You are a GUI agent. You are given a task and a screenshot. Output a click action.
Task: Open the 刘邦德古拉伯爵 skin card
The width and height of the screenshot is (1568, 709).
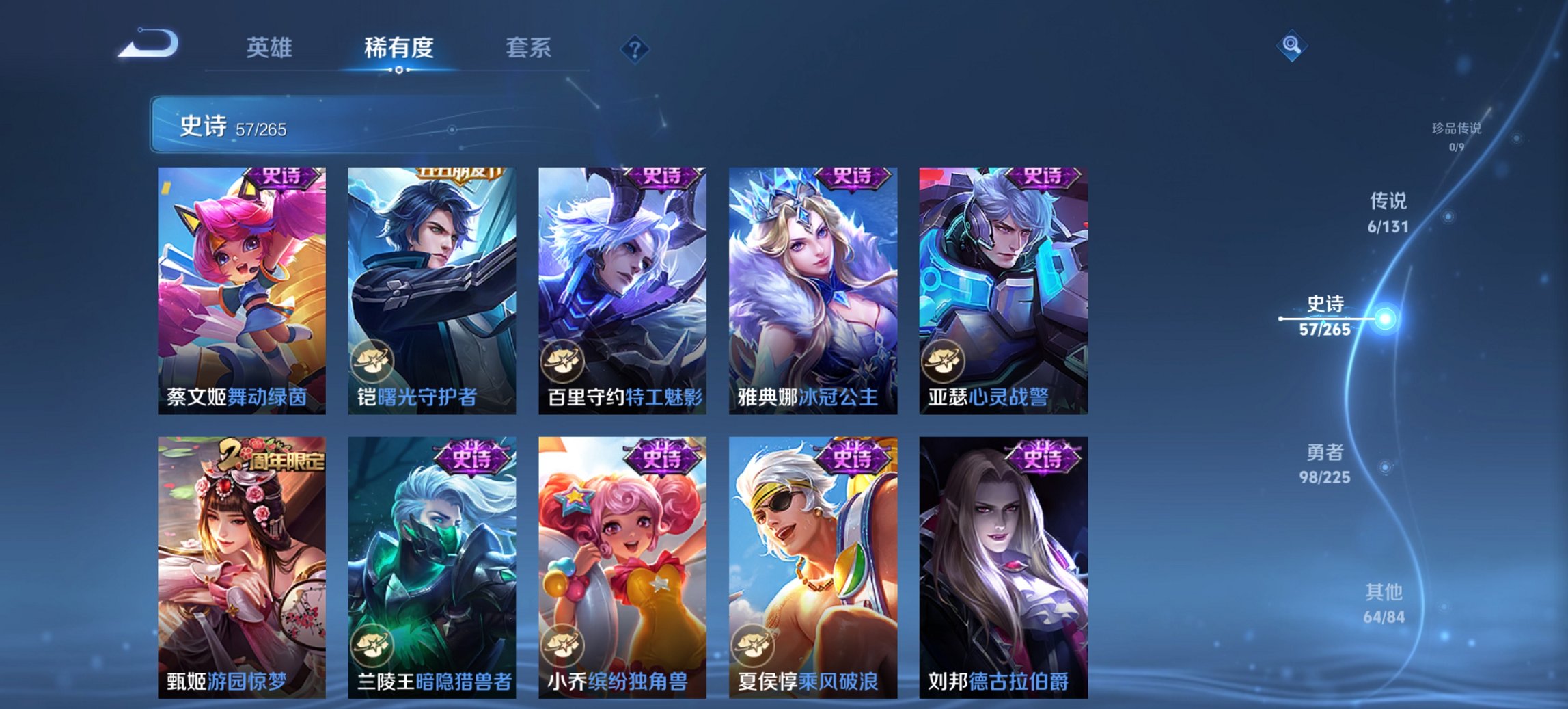(x=998, y=561)
